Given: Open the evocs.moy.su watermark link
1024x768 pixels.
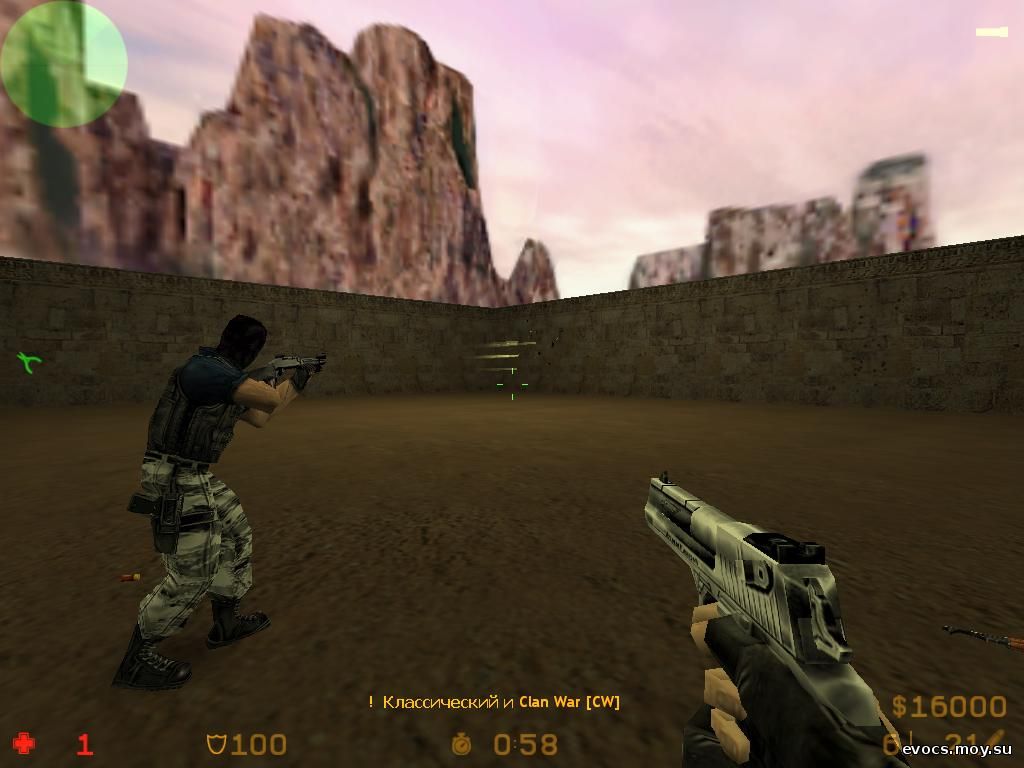Looking at the screenshot, I should click(x=956, y=750).
